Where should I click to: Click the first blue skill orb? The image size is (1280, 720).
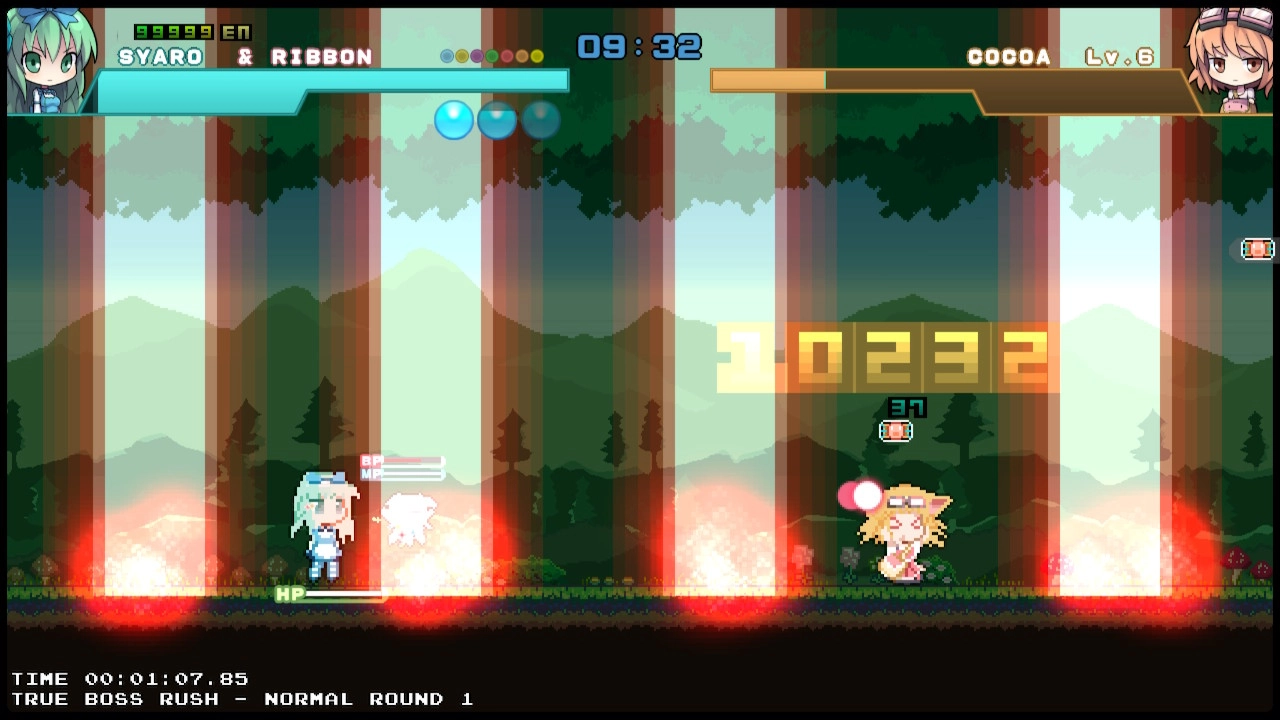[x=454, y=119]
